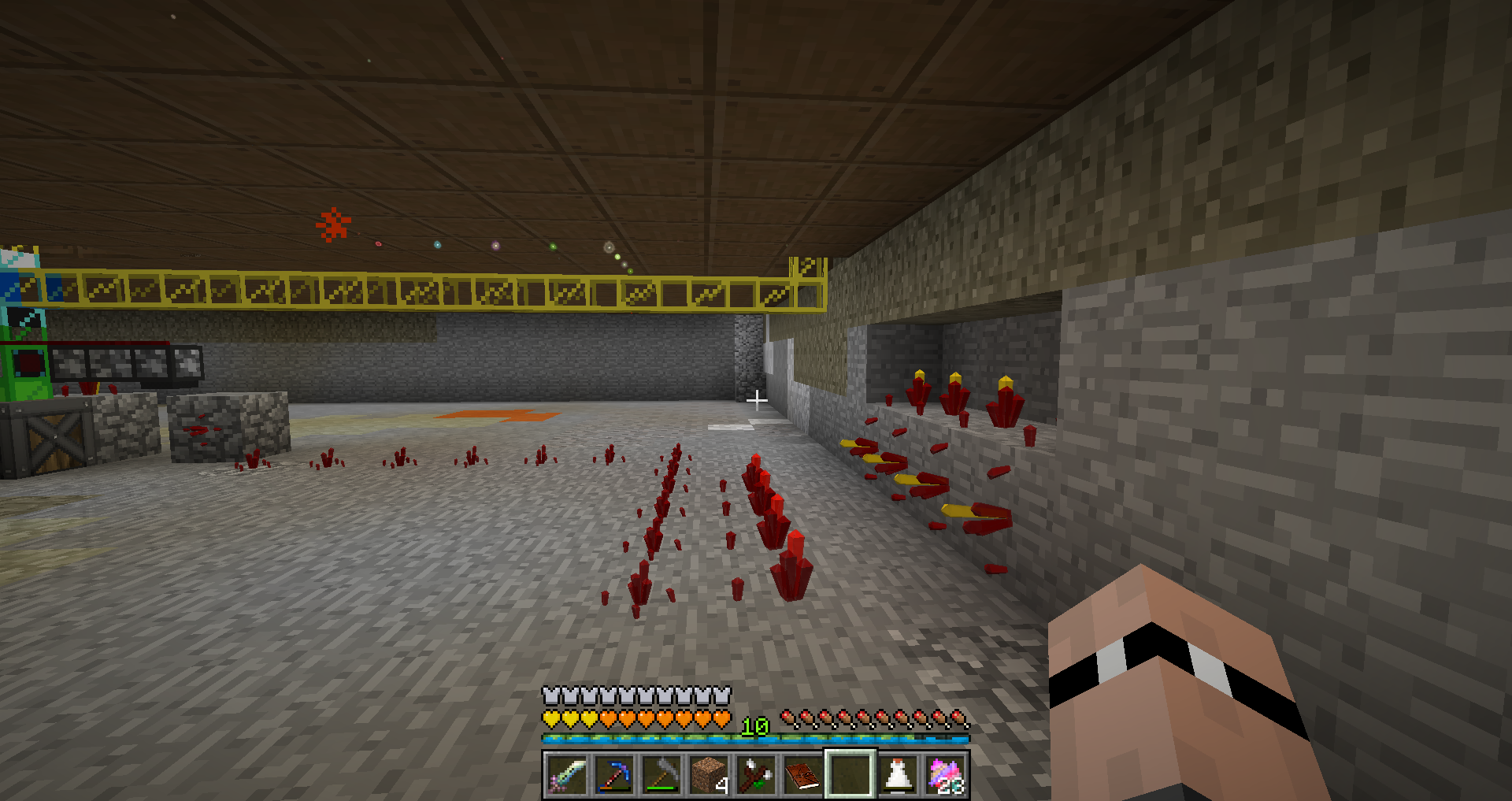Select the brown leather book slot
Screen dimensions: 1512x801
[x=802, y=774]
